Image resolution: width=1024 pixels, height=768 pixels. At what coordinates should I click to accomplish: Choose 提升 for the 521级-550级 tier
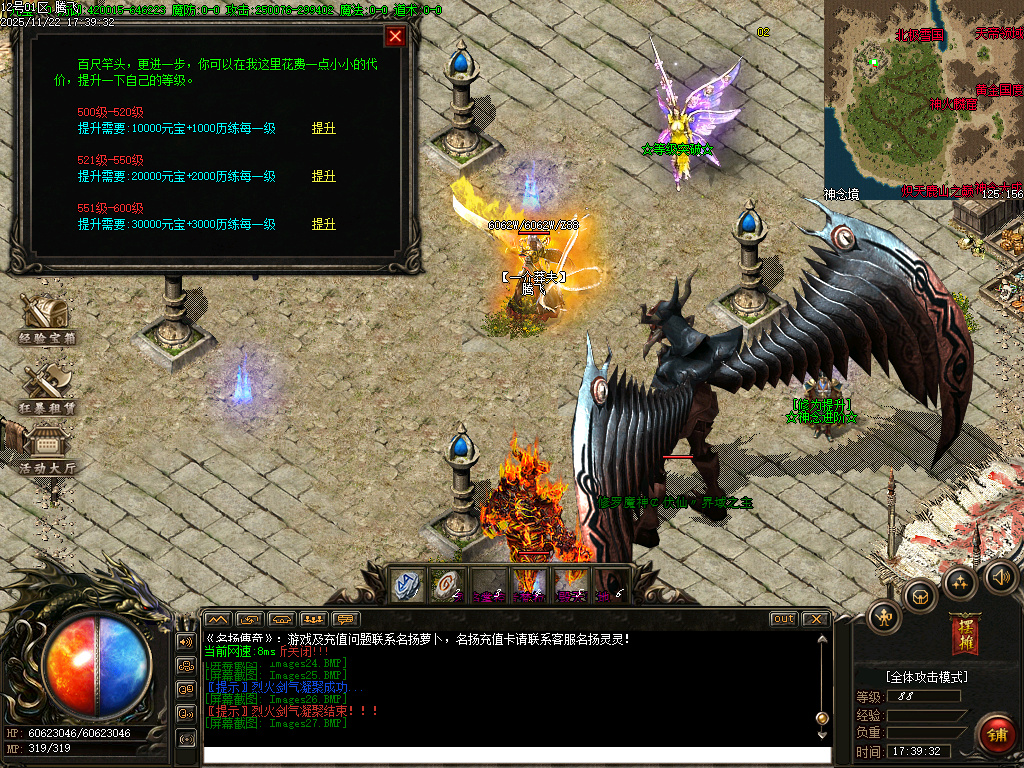[x=324, y=176]
